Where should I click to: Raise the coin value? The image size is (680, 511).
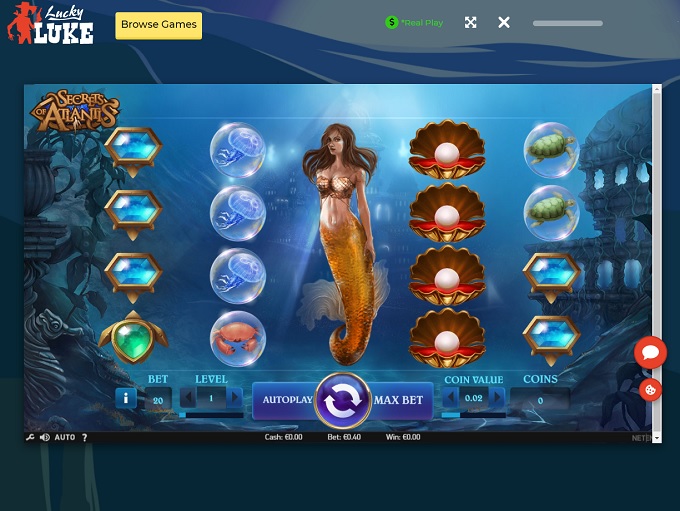pyautogui.click(x=498, y=399)
